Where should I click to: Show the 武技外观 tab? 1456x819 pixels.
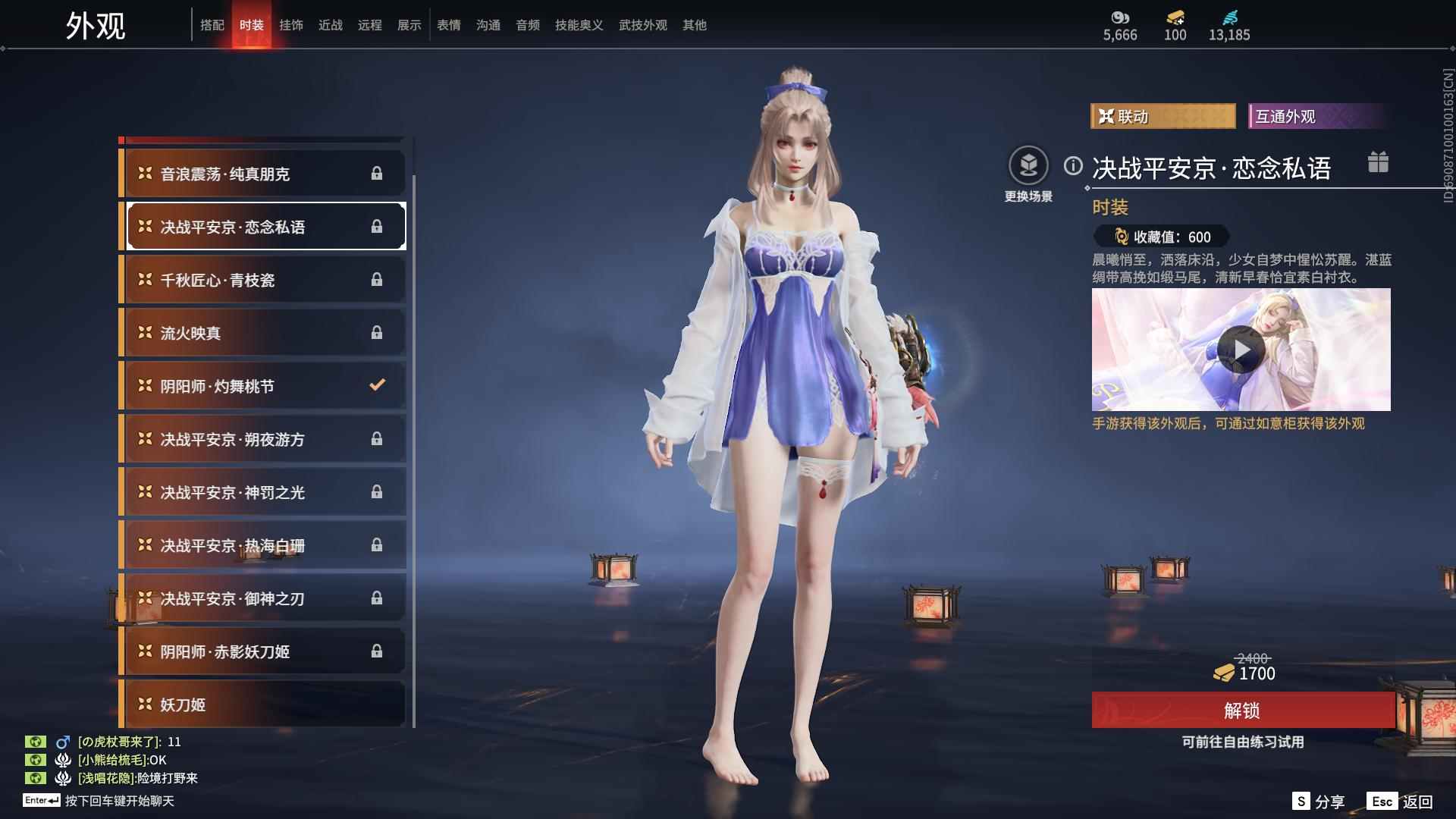click(642, 25)
